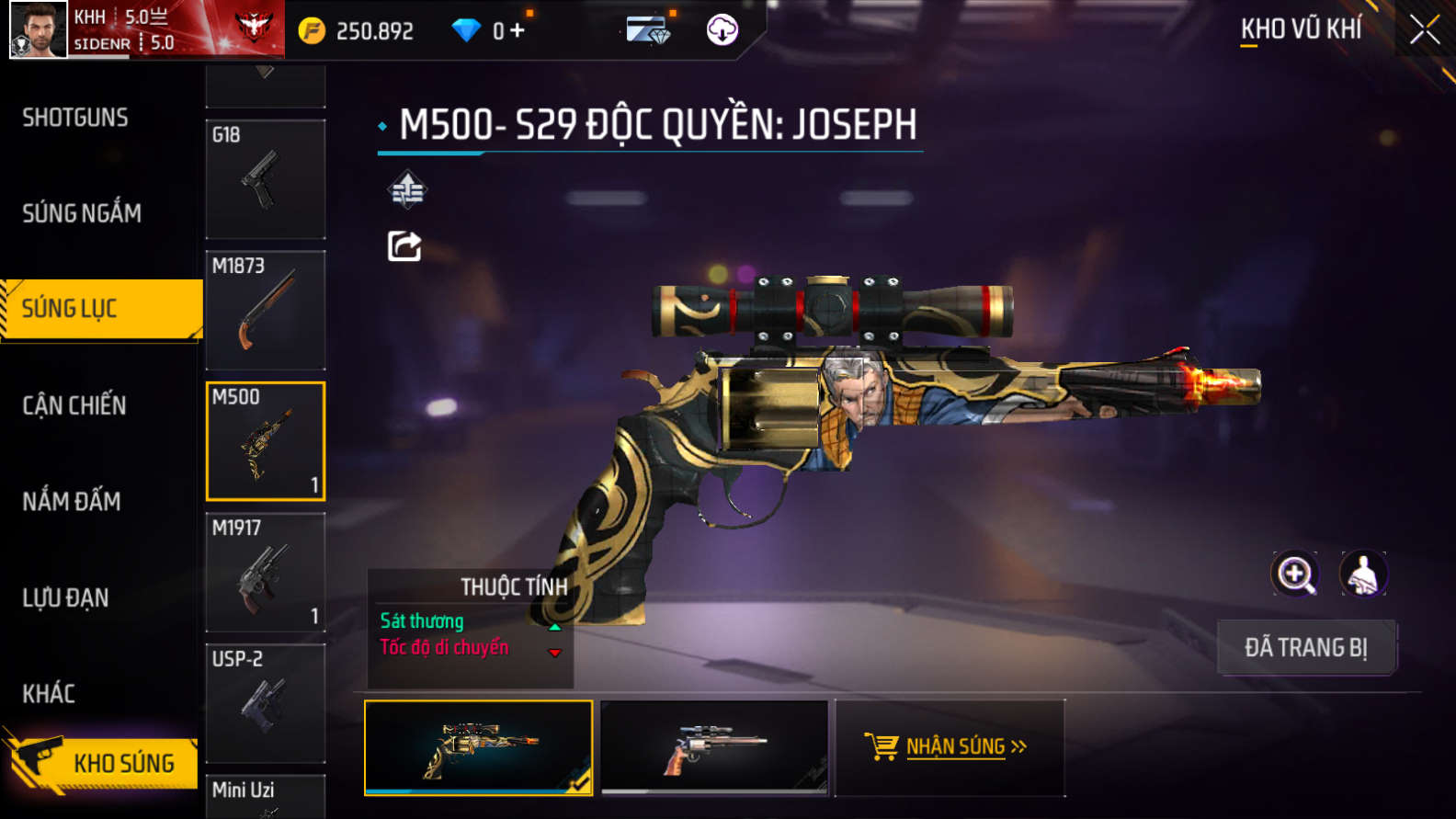
Task: Add diamonds with the plus button
Action: point(518,30)
